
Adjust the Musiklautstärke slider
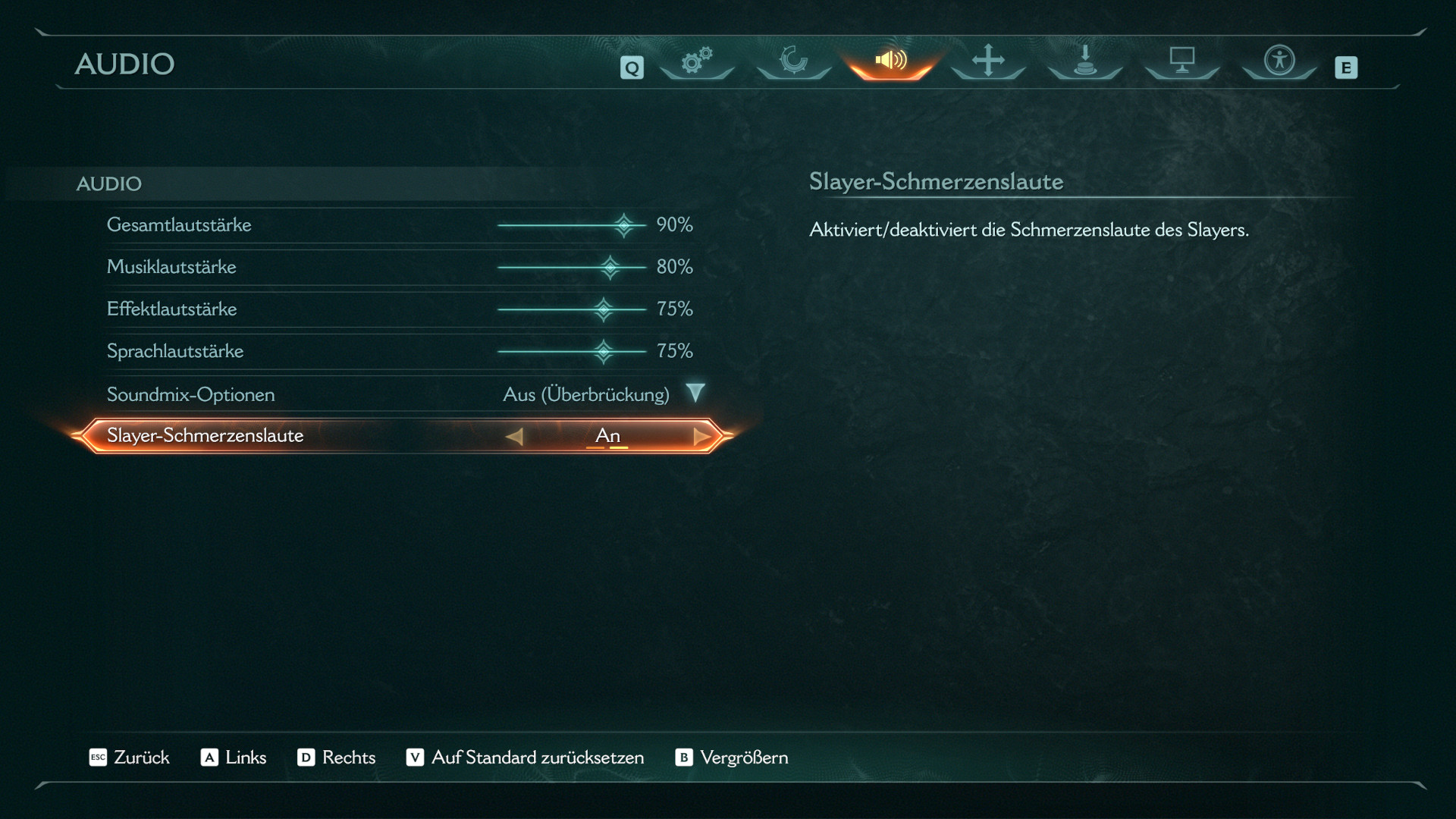click(x=610, y=267)
